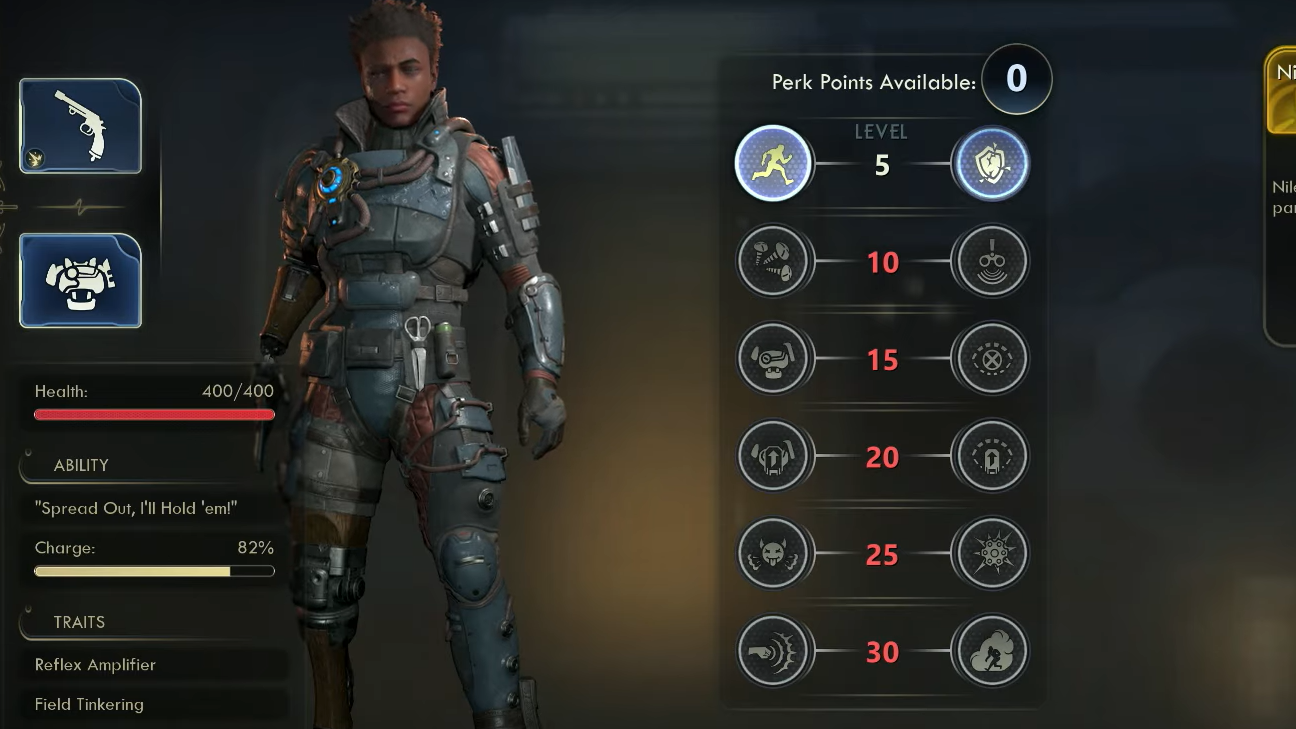The width and height of the screenshot is (1296, 729).
Task: Pick the screws perk at level 10
Action: 773,261
